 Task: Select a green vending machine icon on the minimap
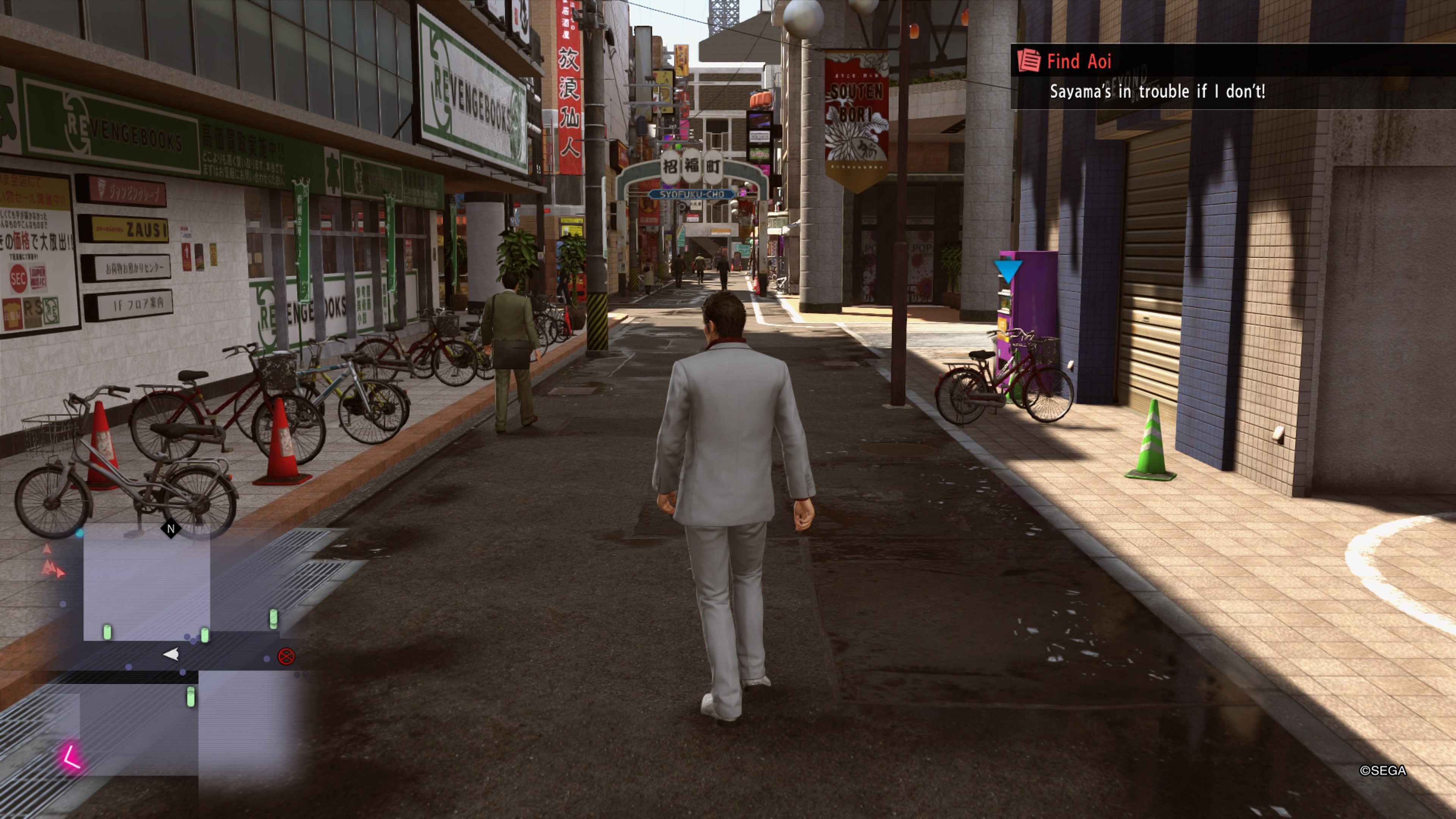coord(107,633)
